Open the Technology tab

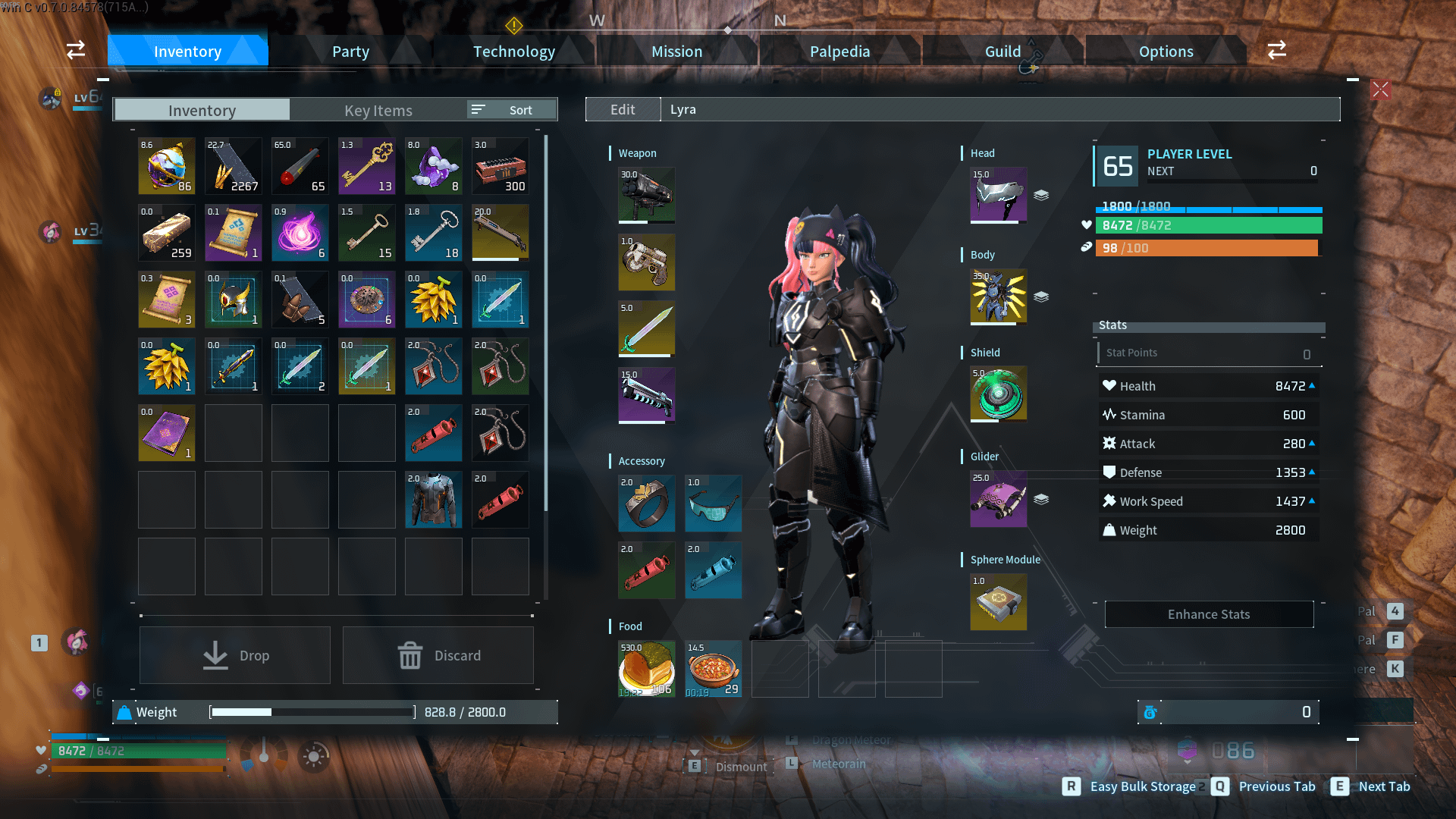pos(514,52)
